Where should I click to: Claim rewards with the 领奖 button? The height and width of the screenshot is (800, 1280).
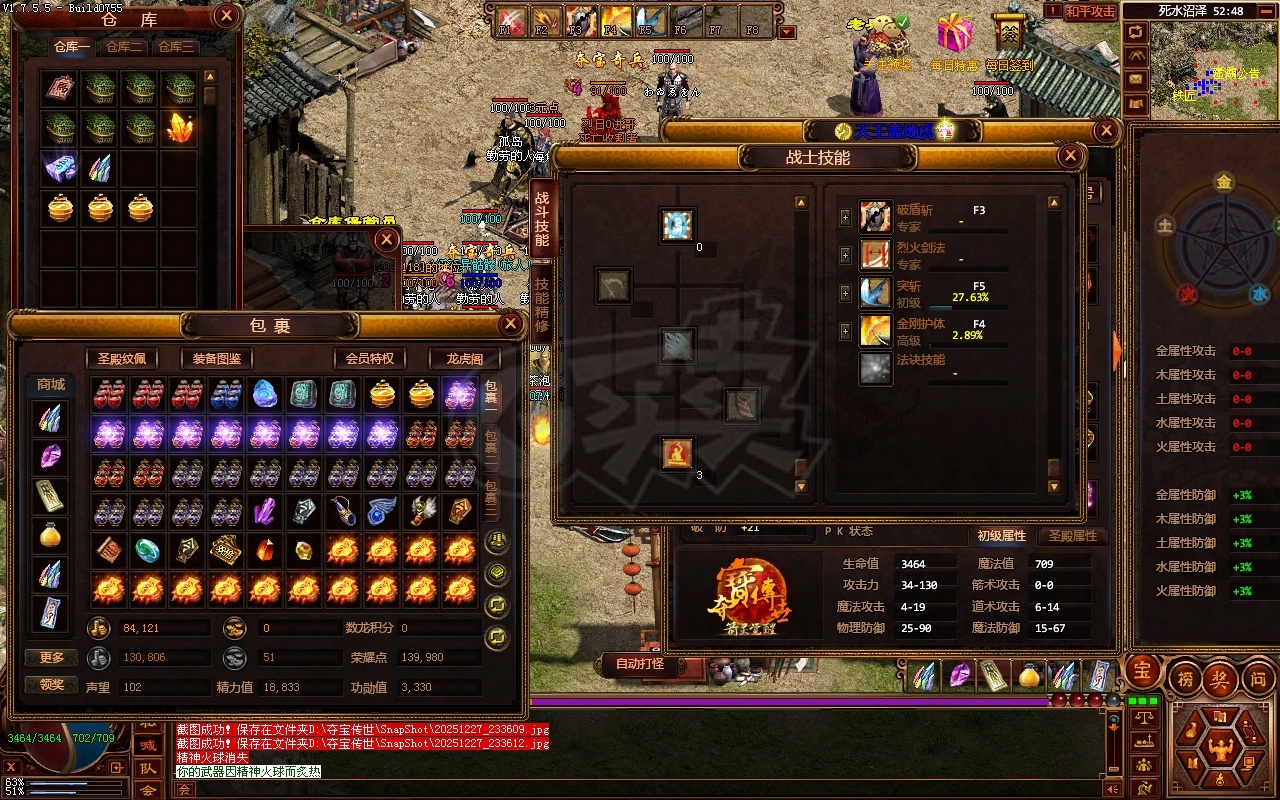(52, 685)
